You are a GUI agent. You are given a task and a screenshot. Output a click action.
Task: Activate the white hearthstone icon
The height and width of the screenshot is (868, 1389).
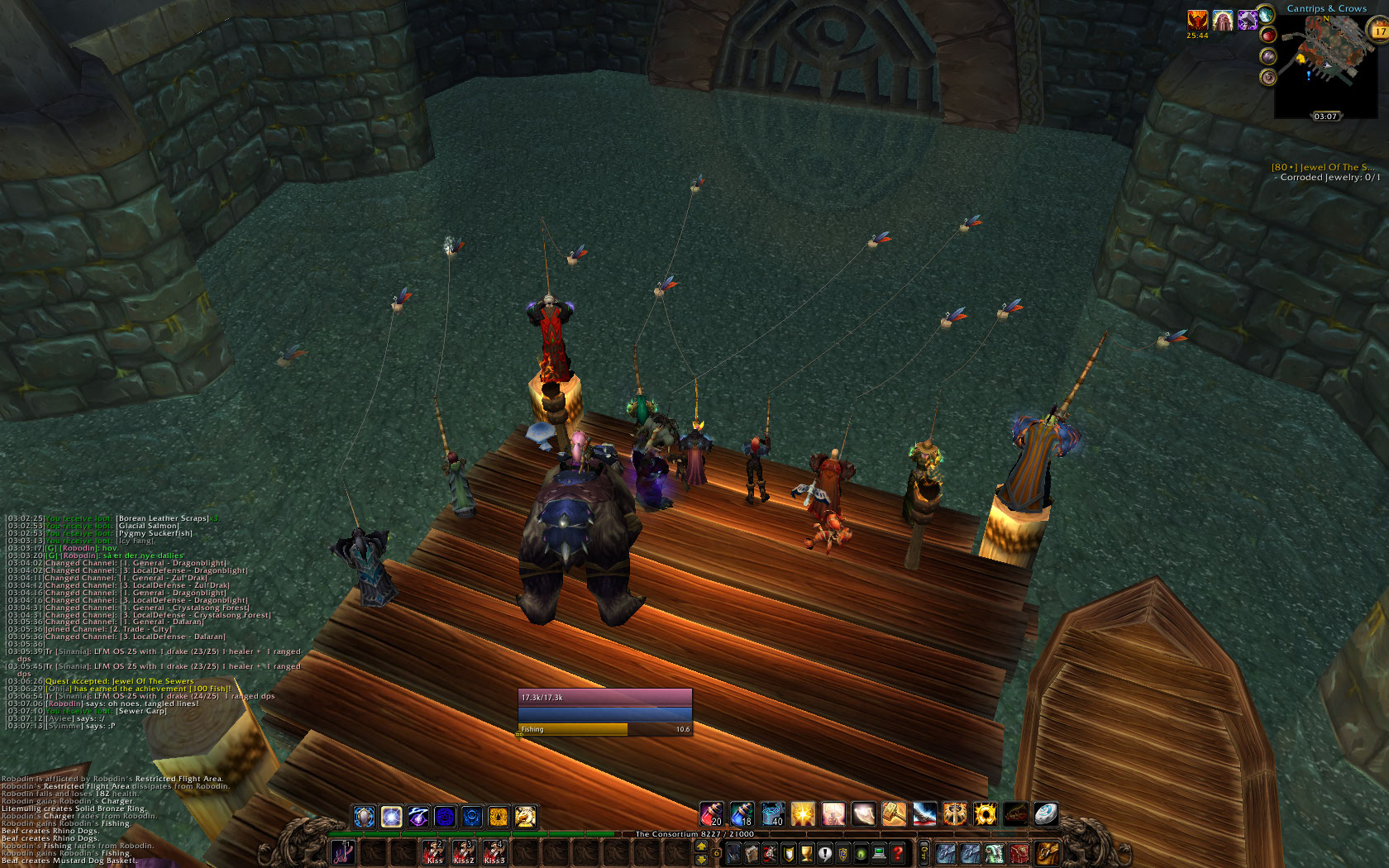tap(1046, 815)
